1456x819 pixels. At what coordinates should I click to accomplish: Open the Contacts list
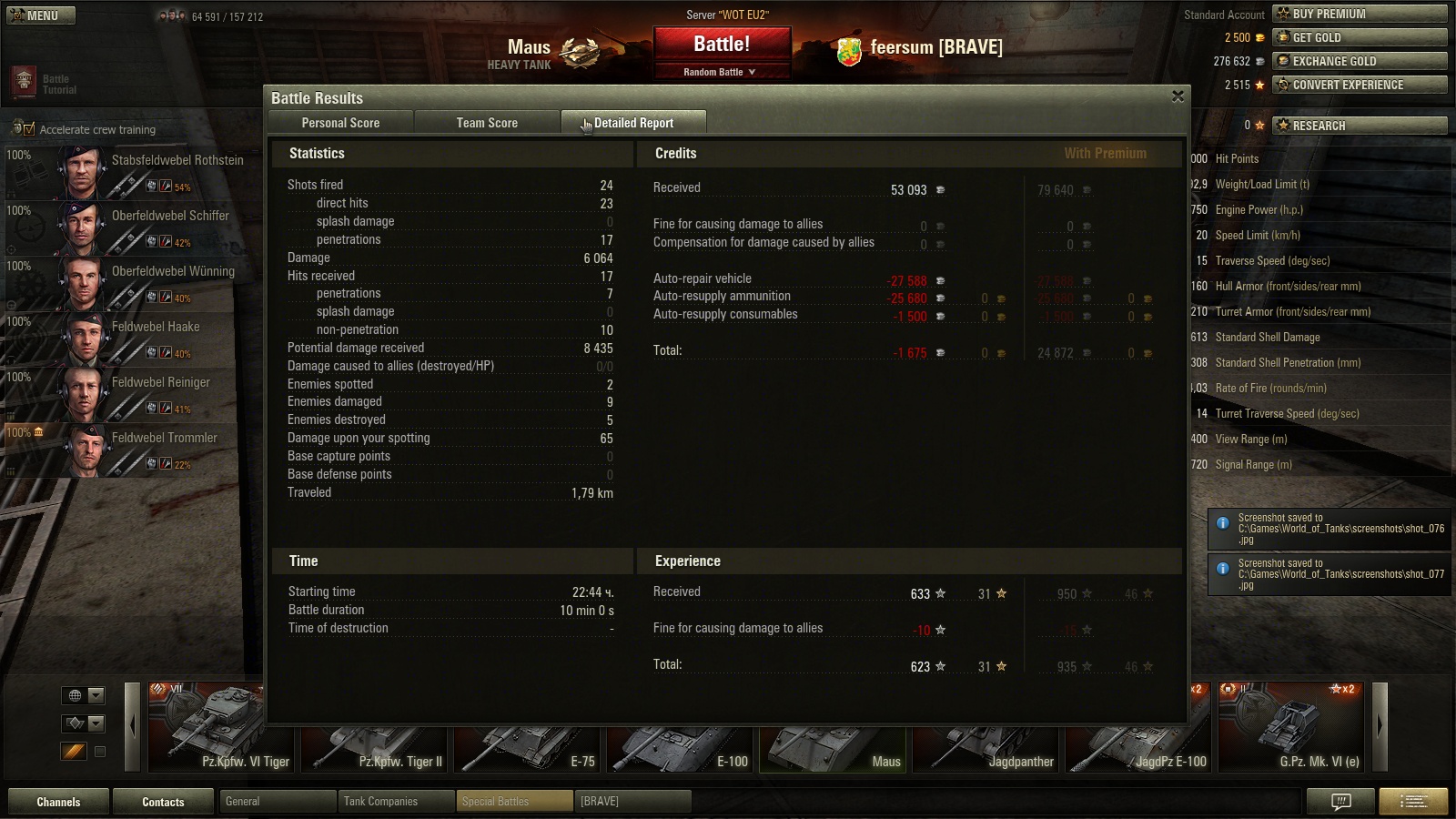point(163,802)
